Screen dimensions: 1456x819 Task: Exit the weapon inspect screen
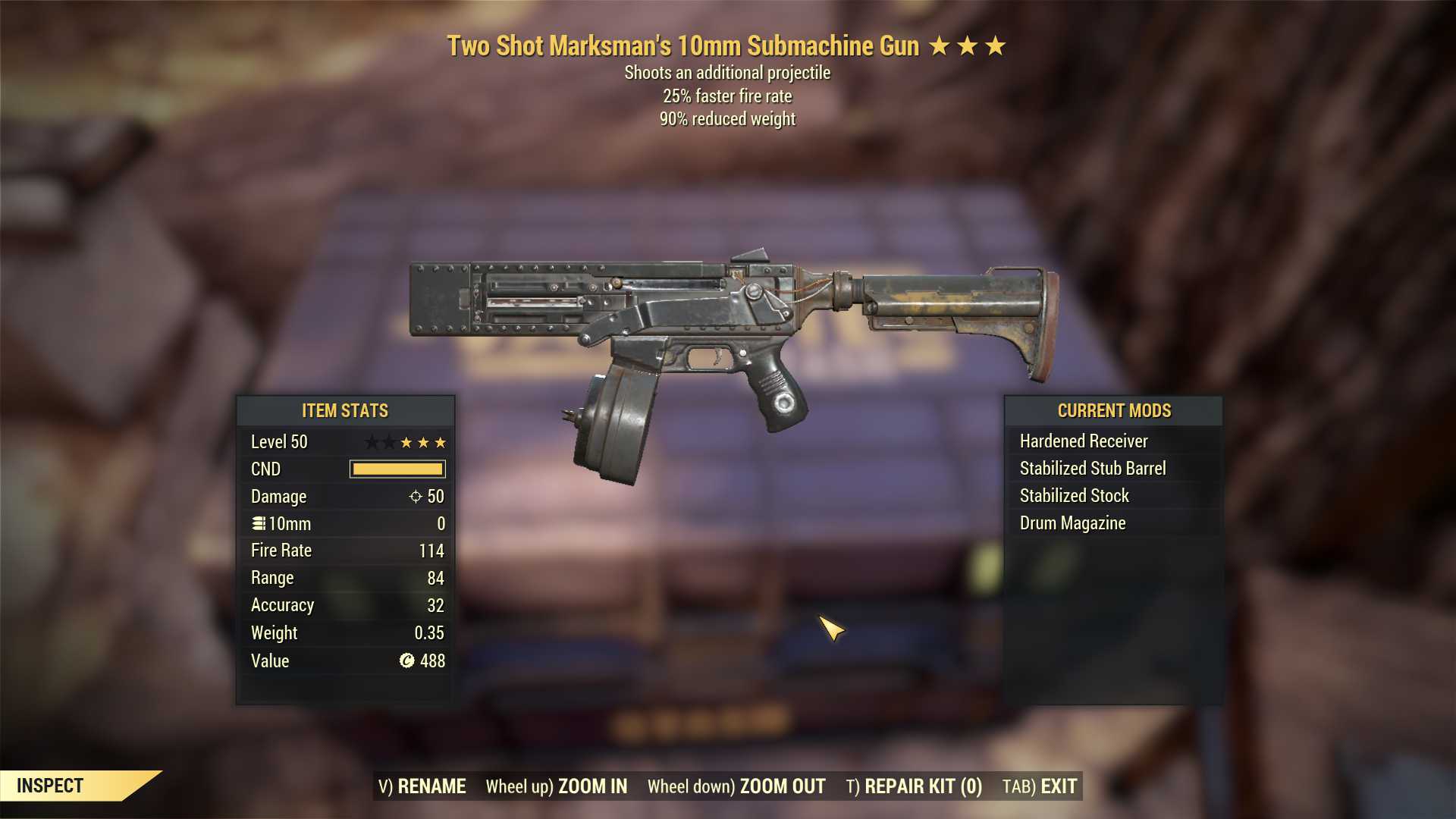[1040, 786]
